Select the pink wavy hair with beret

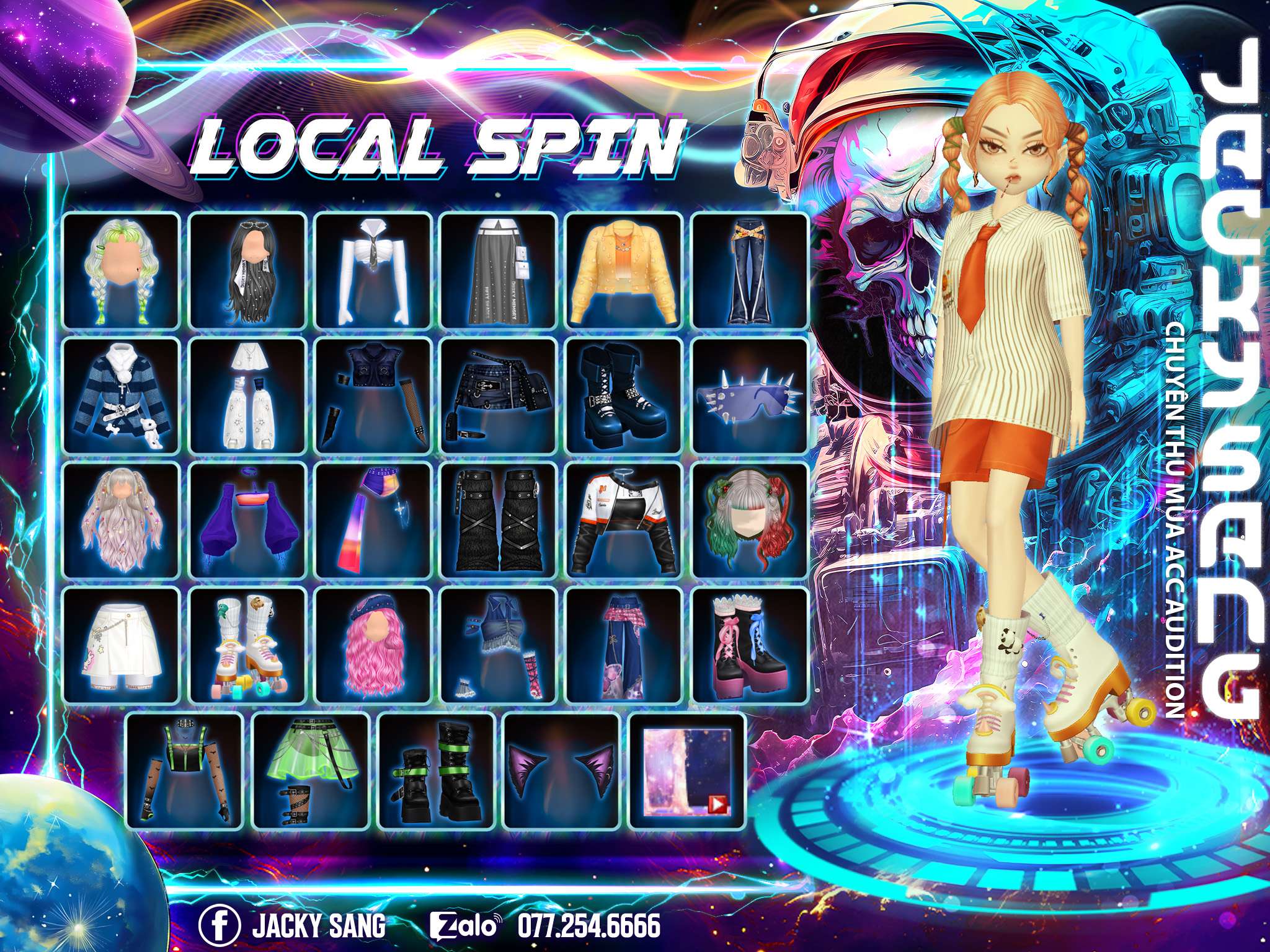[x=373, y=646]
